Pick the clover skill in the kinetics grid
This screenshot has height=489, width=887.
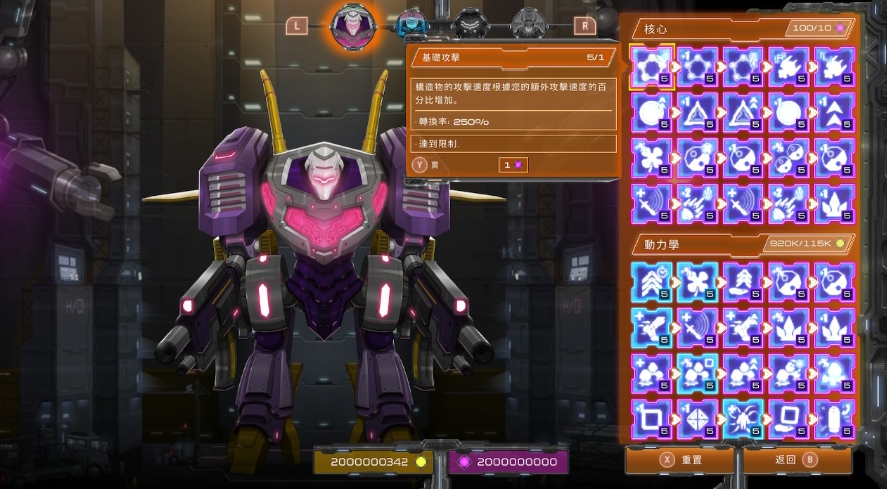(x=697, y=282)
